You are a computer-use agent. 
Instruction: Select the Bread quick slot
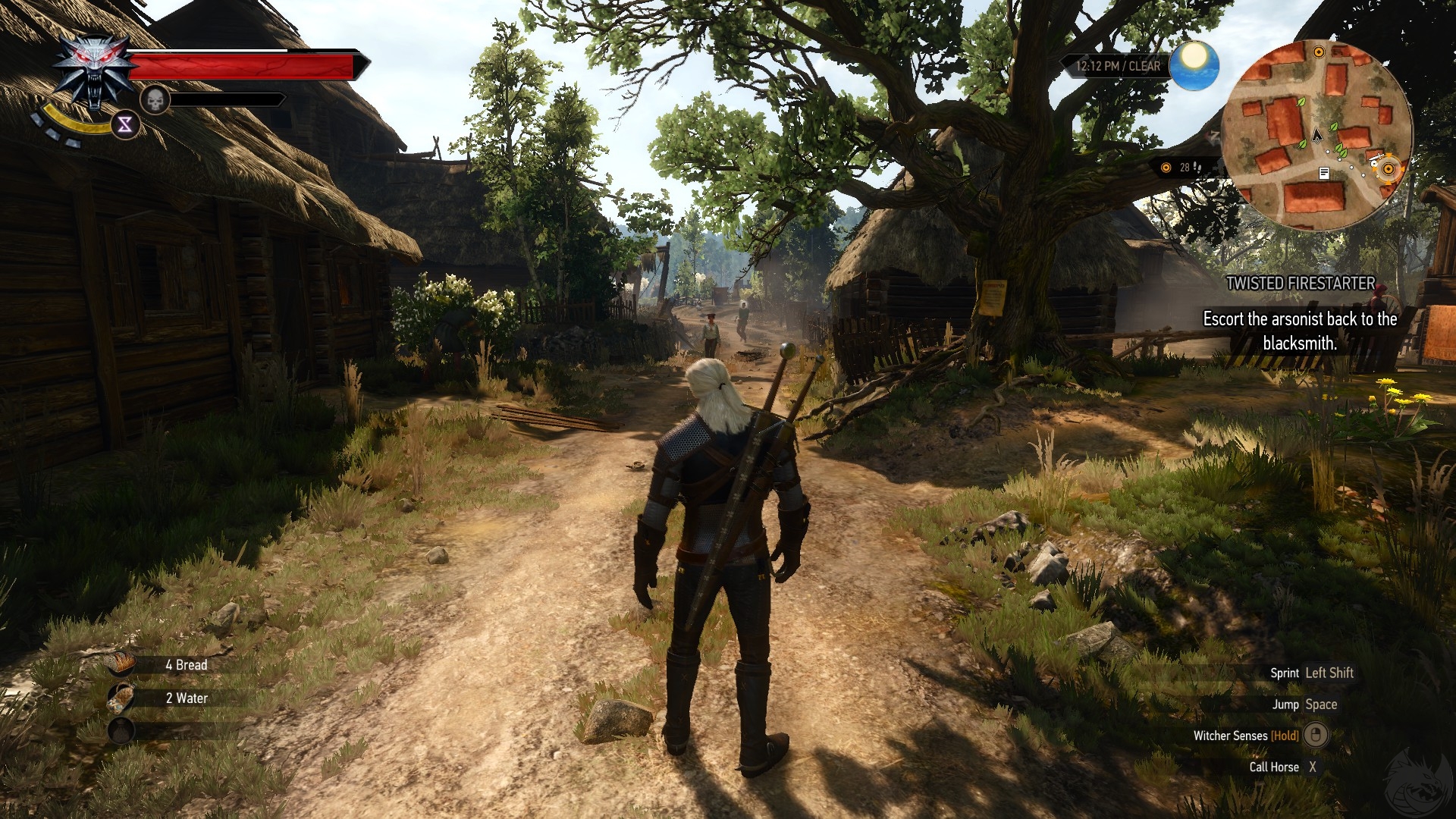[x=121, y=664]
